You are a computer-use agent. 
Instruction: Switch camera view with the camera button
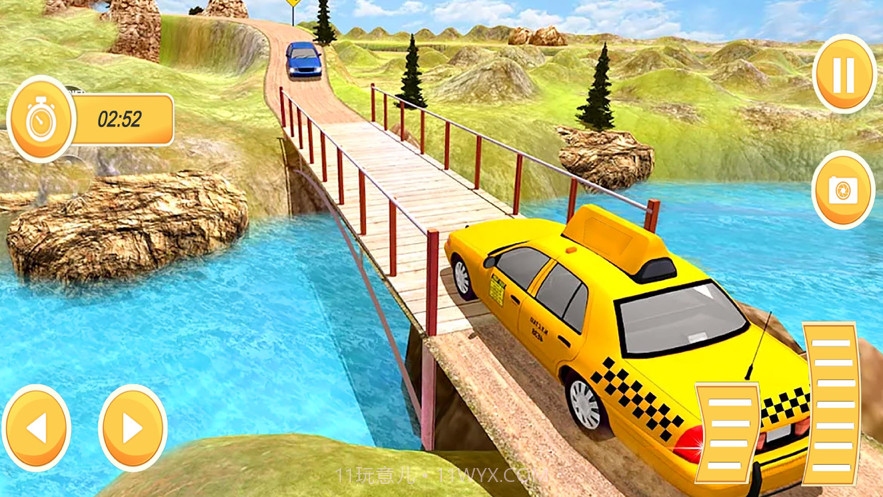point(843,190)
